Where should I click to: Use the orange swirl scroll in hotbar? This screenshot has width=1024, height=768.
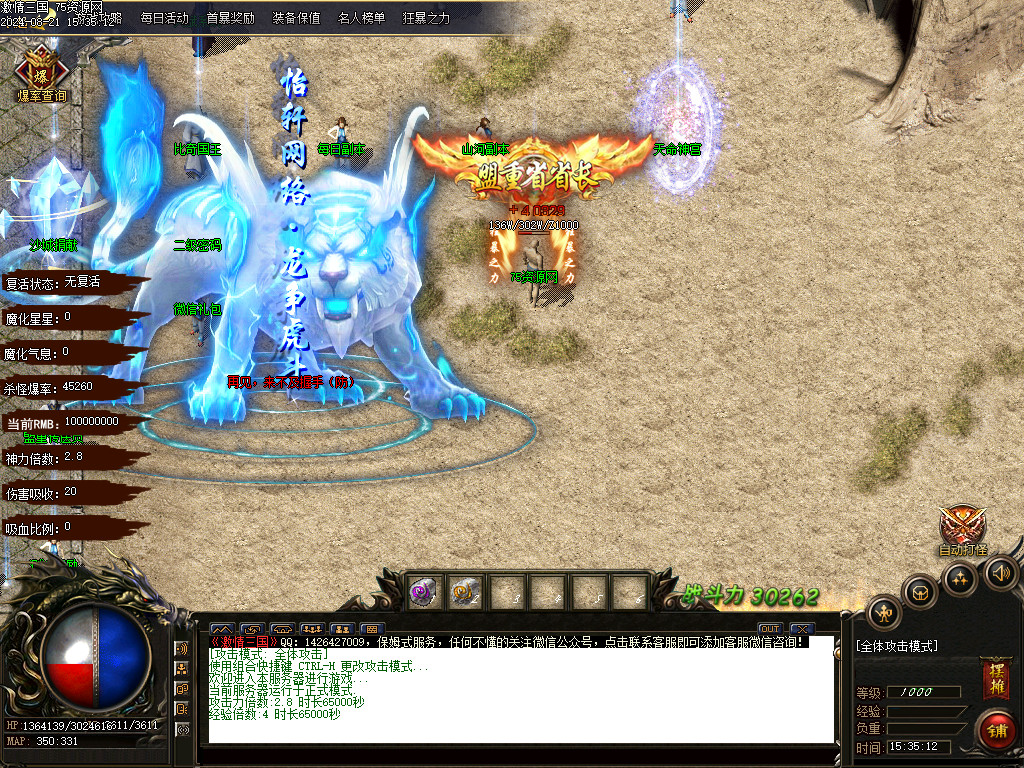466,592
